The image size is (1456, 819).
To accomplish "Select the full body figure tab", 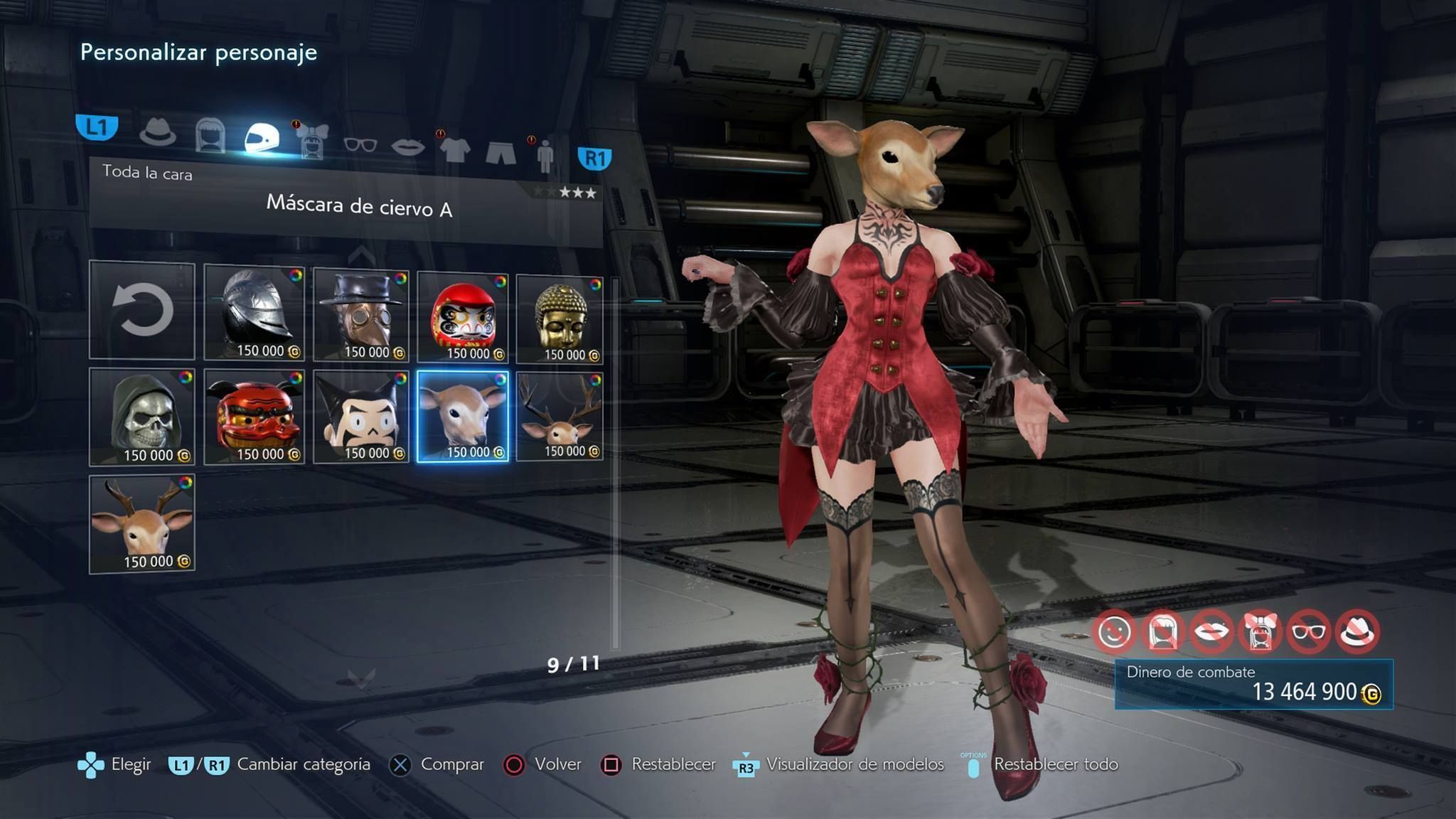I will pos(545,156).
